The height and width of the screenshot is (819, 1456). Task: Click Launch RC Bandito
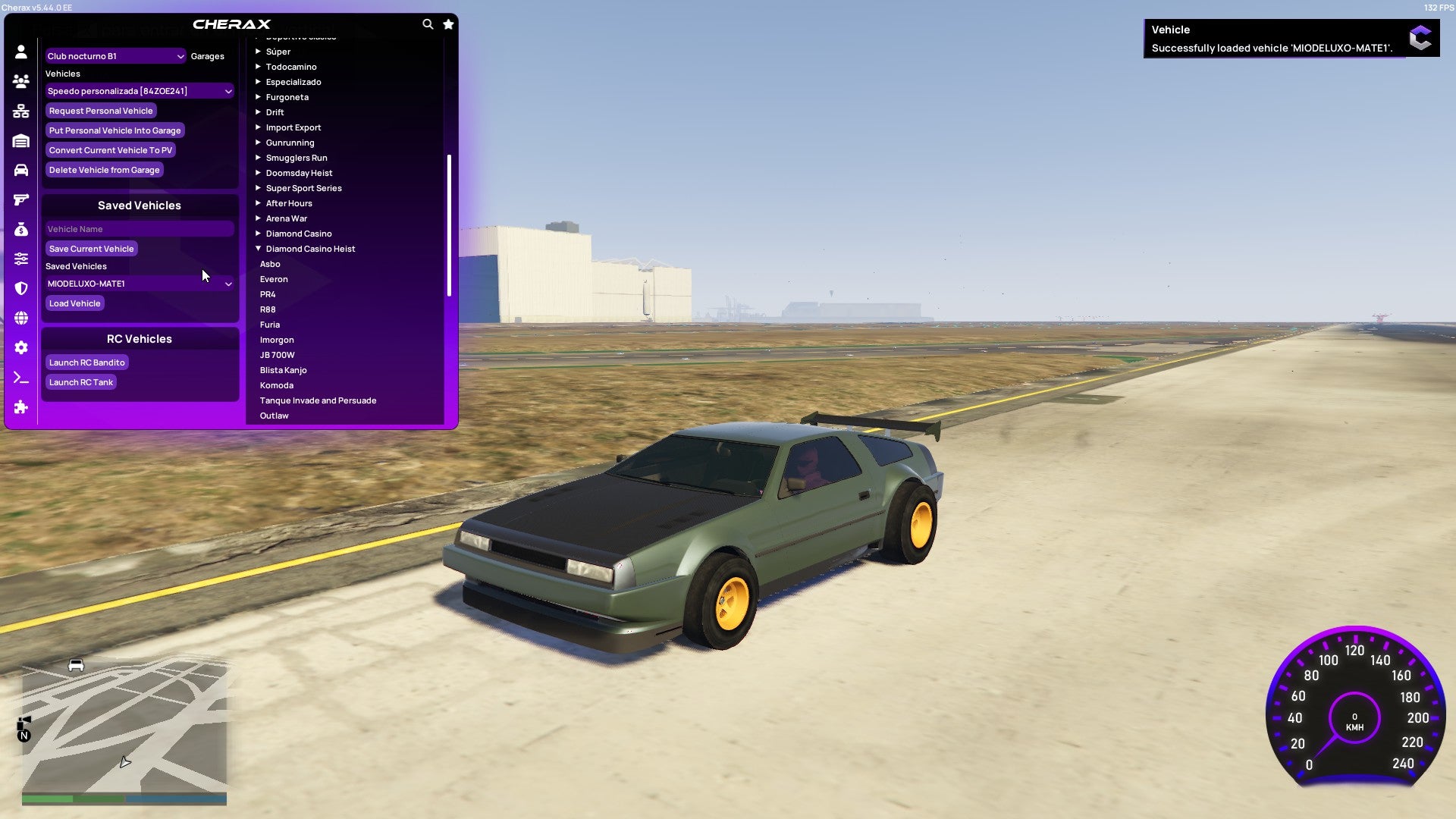tap(86, 362)
